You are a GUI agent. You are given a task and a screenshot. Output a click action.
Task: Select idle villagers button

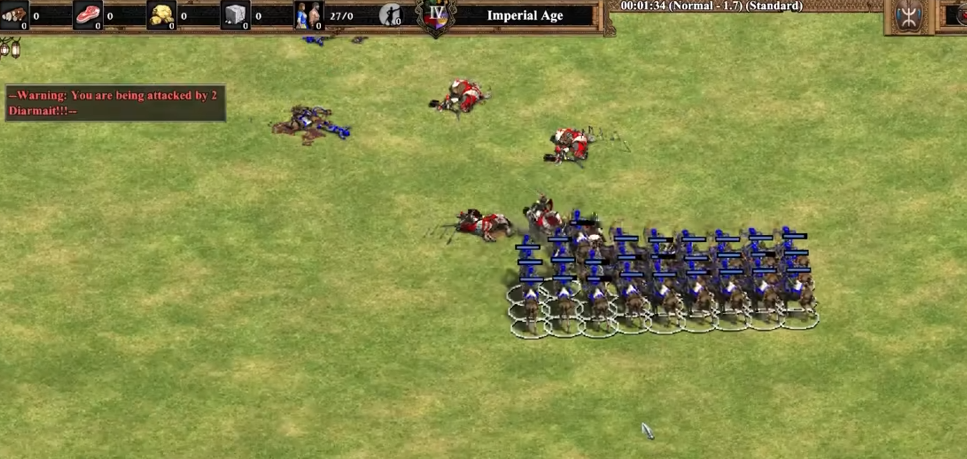pos(390,15)
